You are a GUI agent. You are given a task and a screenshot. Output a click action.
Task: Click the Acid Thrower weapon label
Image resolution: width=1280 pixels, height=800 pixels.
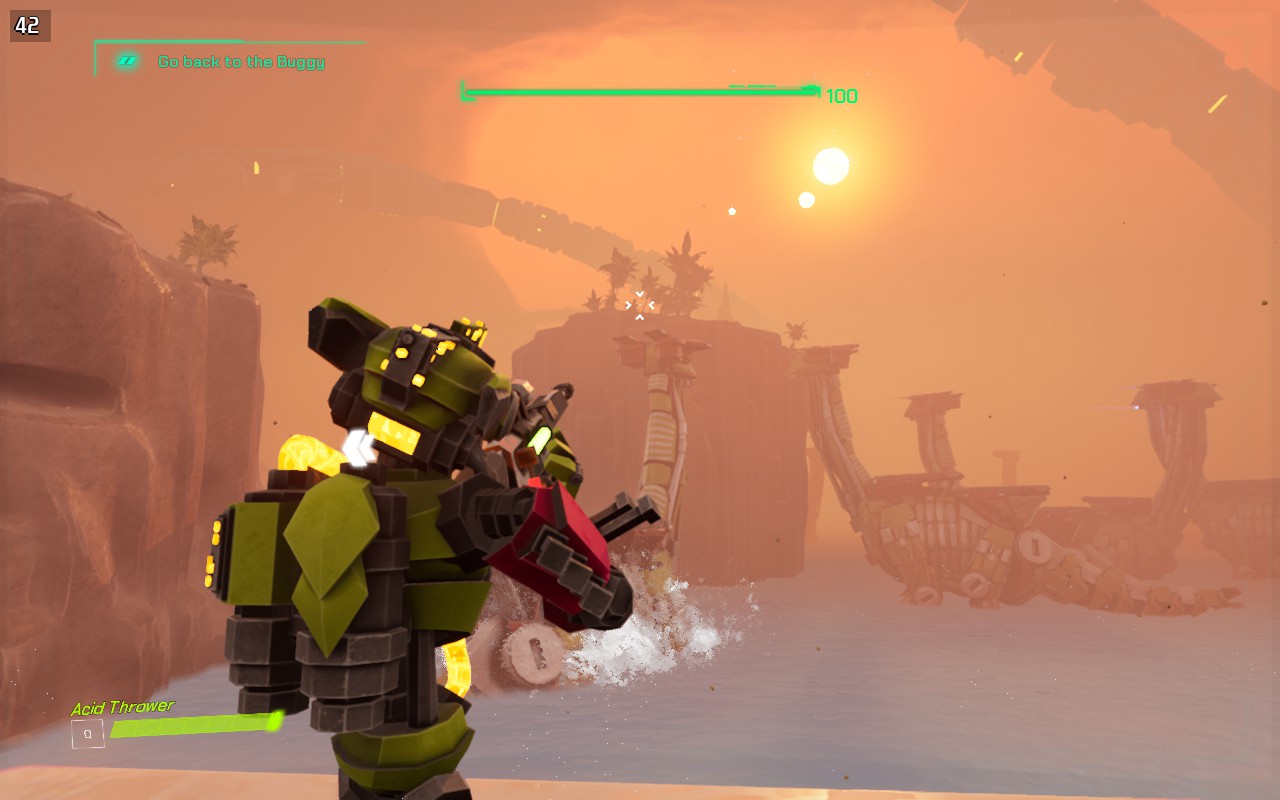click(122, 707)
